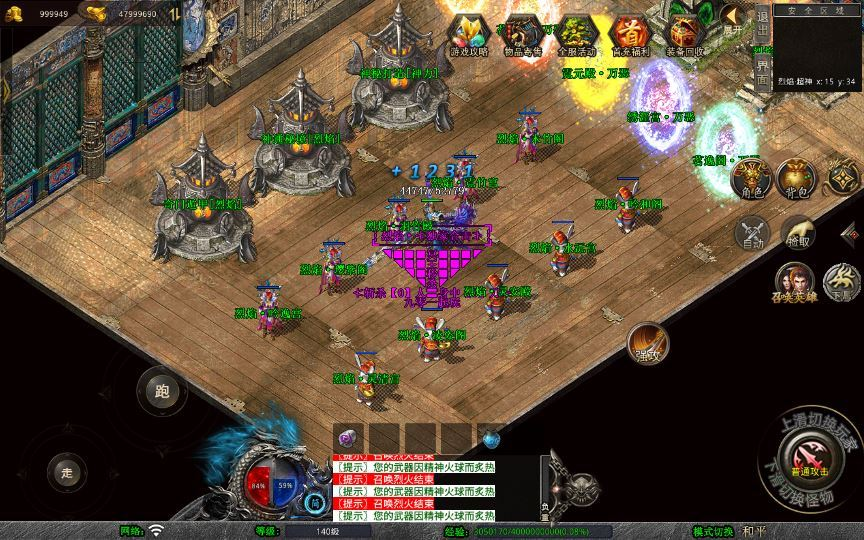Viewport: 864px width, 540px height.
Task: Click the 展开 expand arrow button
Action: (x=733, y=24)
